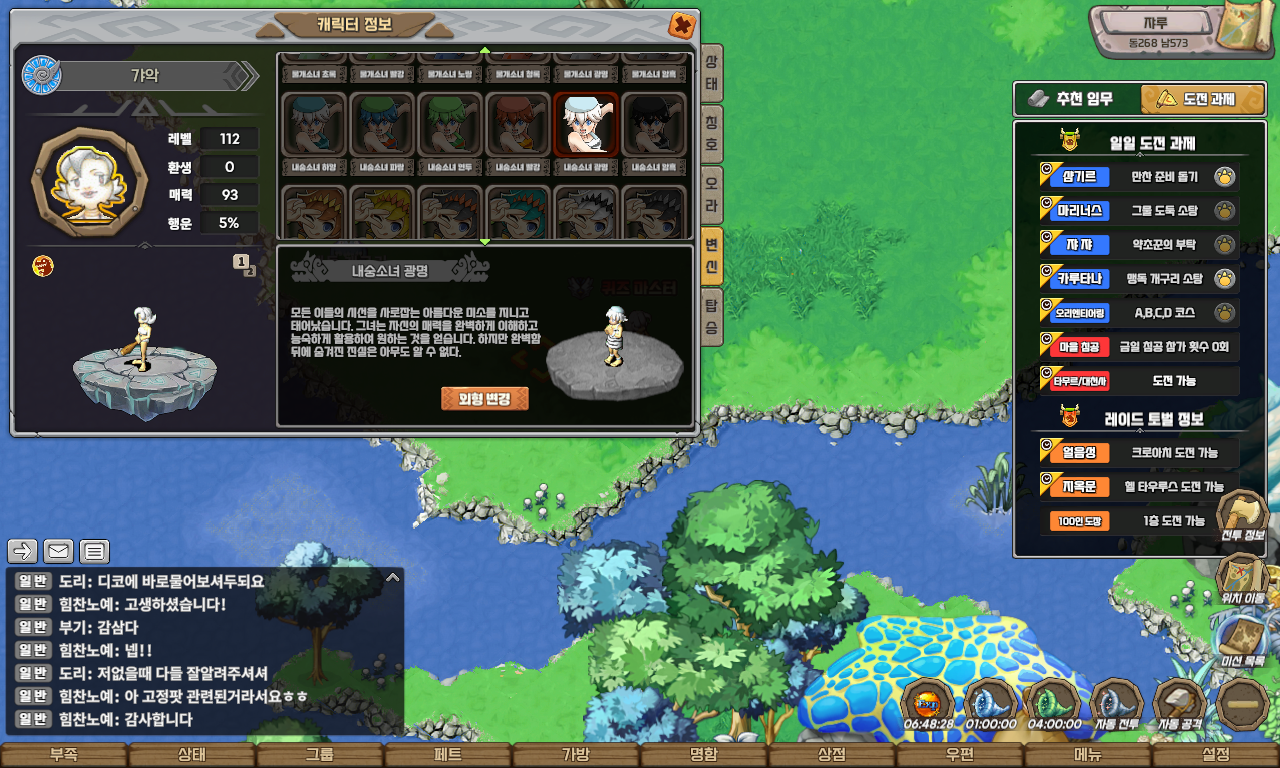Activate the 자동 공격 stone hammer icon
The image size is (1280, 768).
click(x=1180, y=703)
